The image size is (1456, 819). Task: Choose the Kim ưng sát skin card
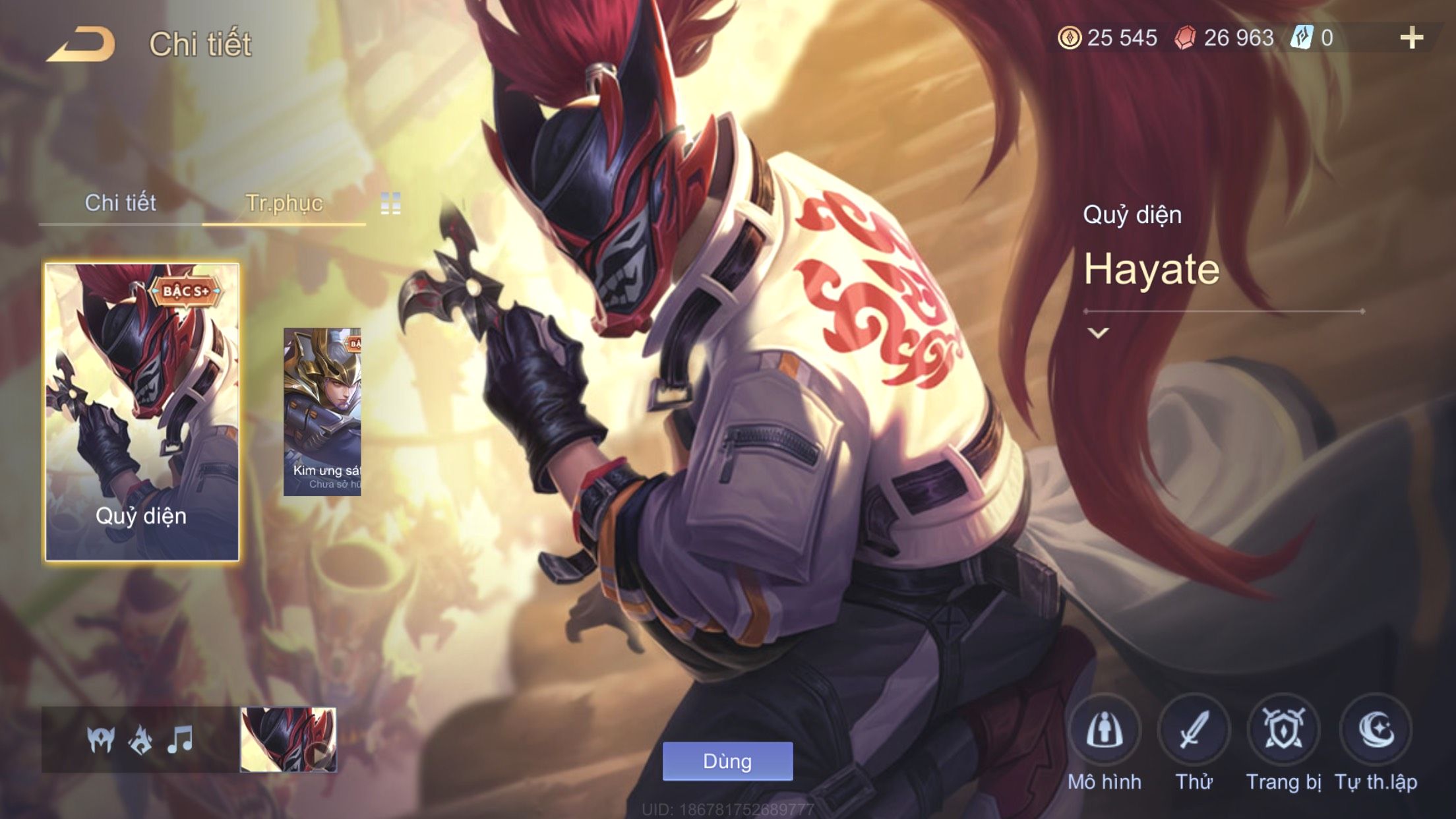322,412
